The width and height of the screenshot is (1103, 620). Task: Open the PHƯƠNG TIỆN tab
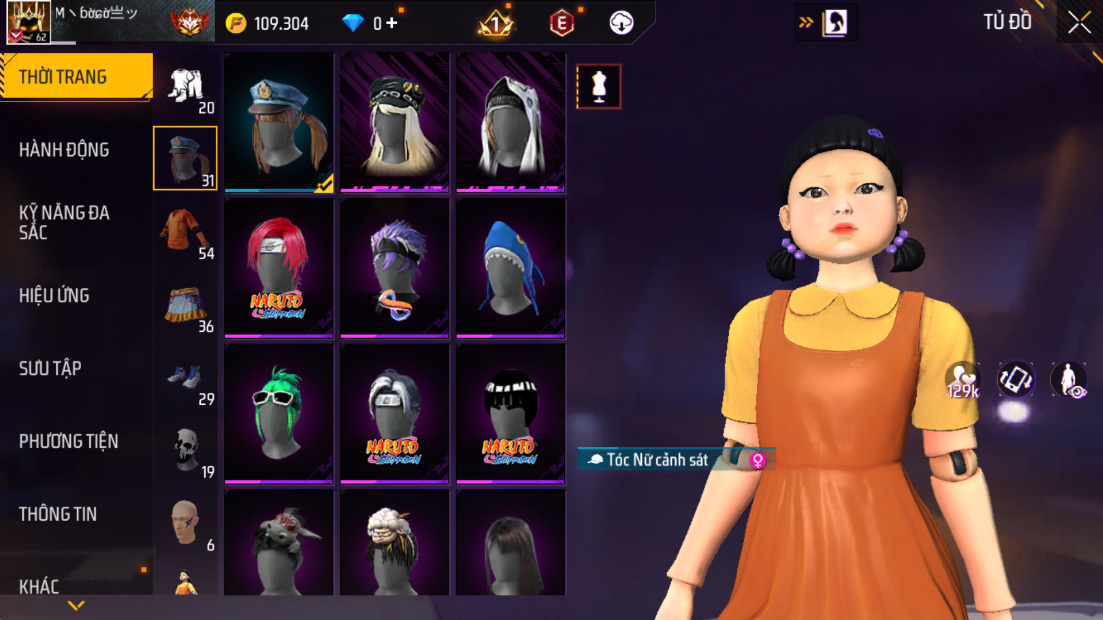coord(68,441)
